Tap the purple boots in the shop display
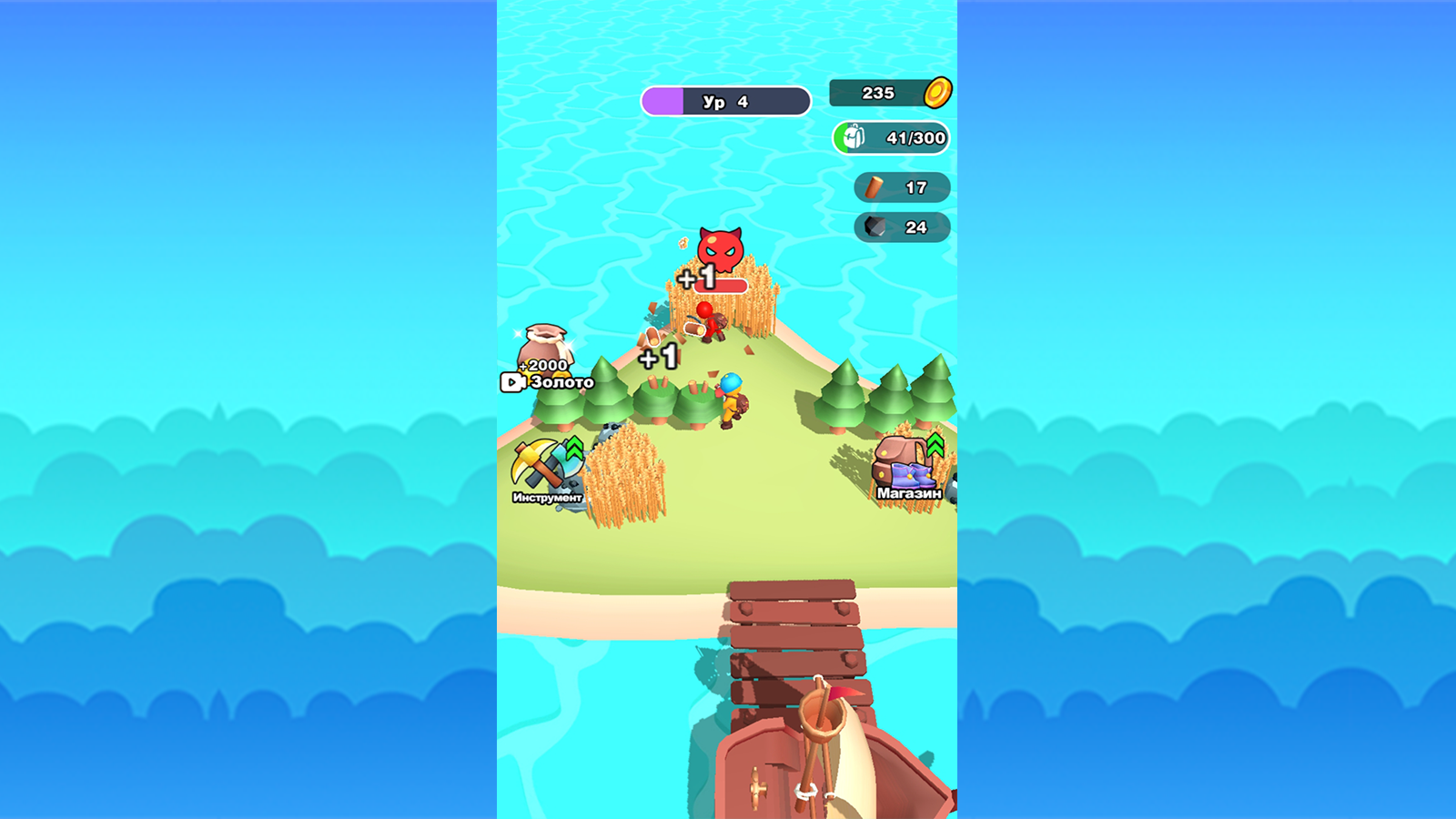 [x=910, y=475]
